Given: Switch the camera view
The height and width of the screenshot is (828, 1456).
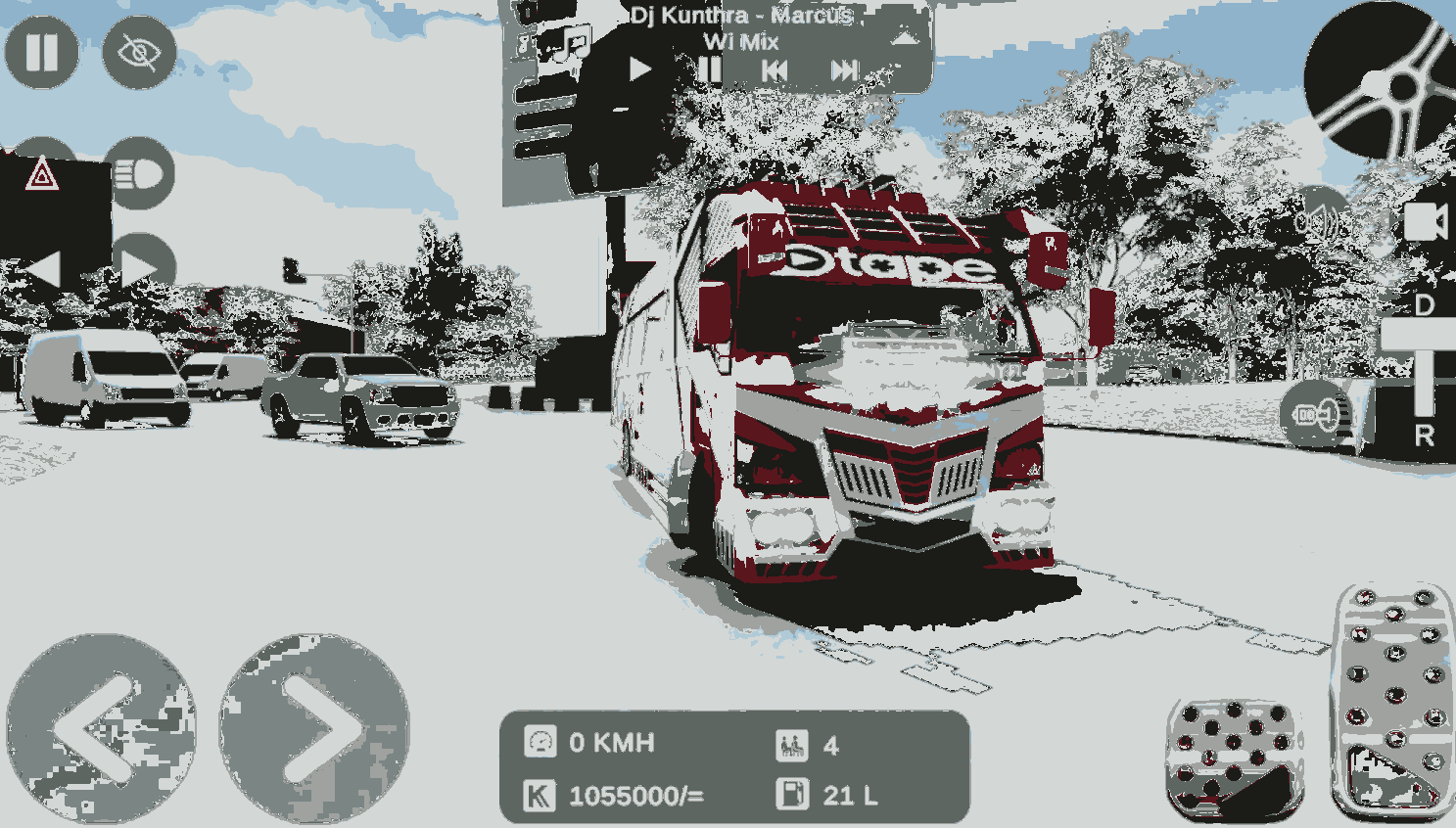Looking at the screenshot, I should [x=1425, y=222].
